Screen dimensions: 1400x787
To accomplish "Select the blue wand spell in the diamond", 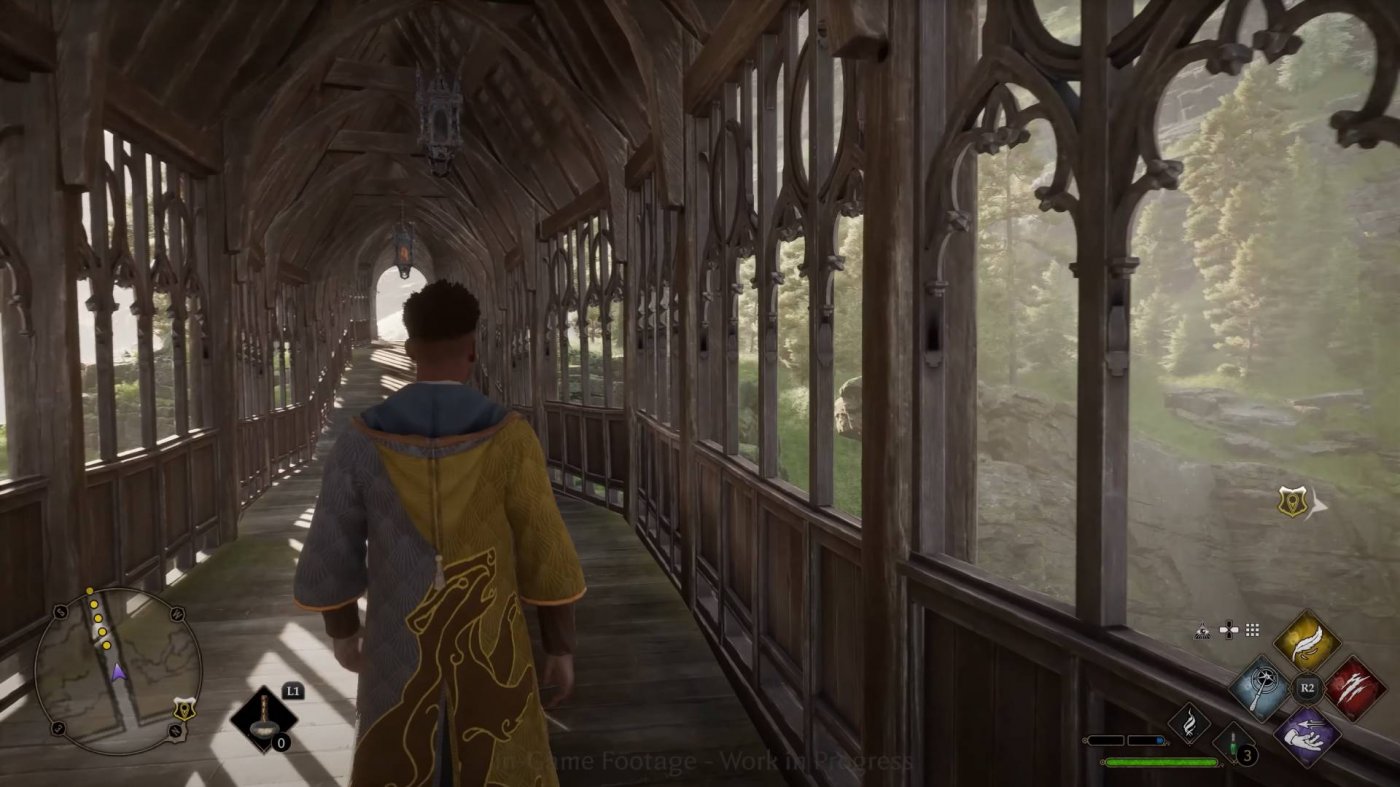I will [x=1263, y=688].
